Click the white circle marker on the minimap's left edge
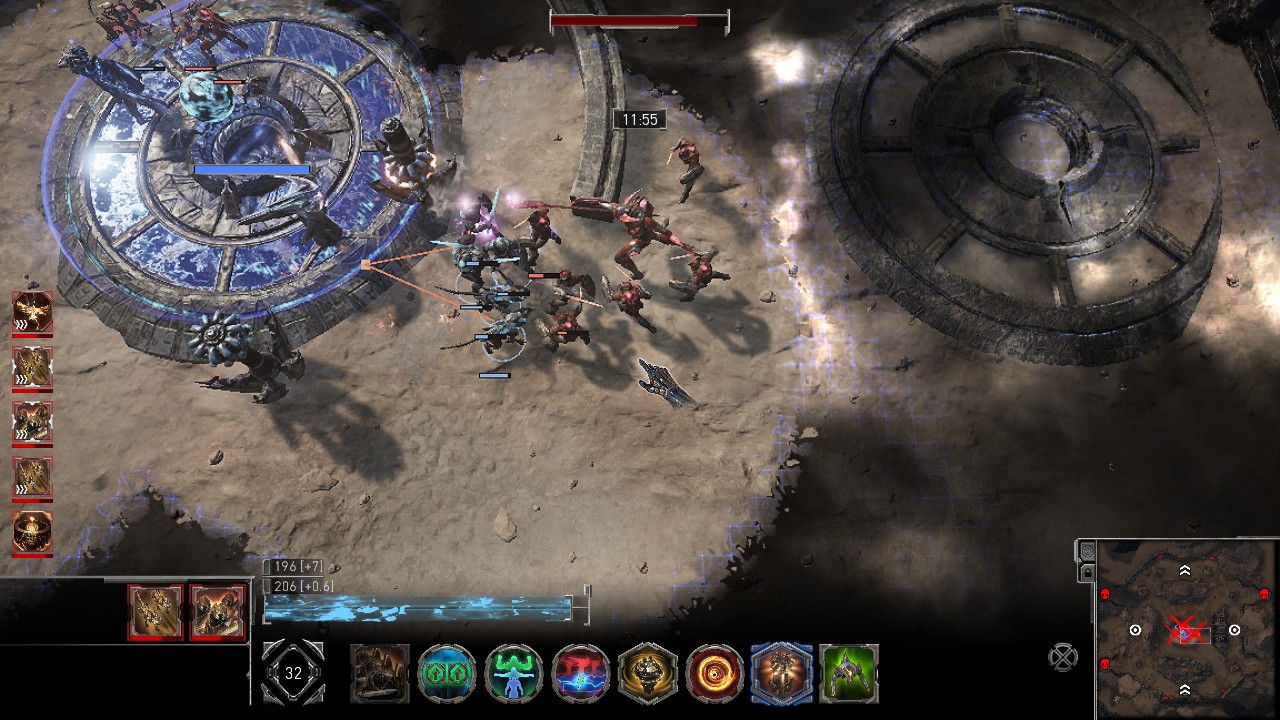Screen dimensions: 1280x720 pos(1135,631)
